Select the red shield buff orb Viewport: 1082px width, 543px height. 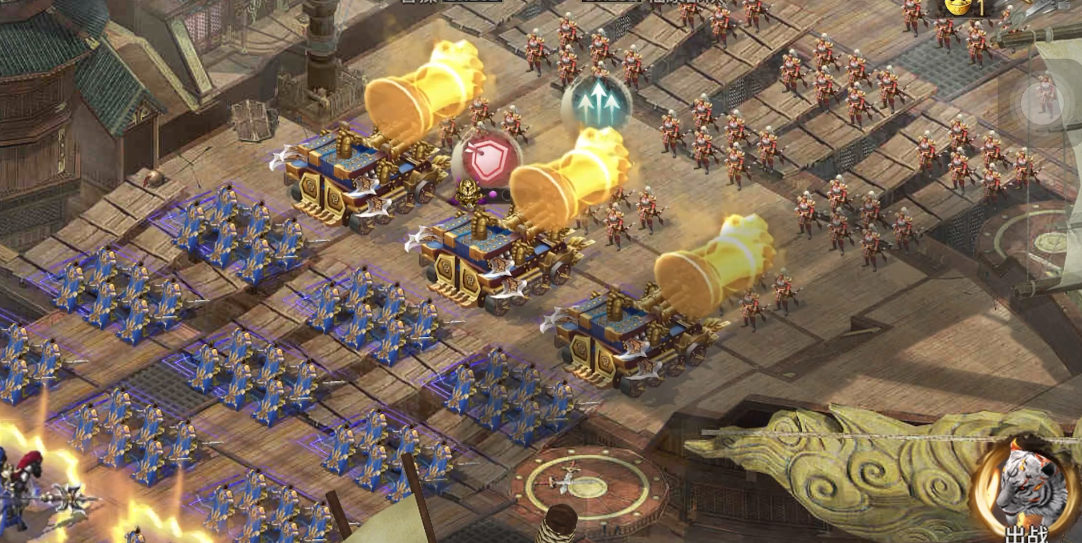(x=486, y=161)
